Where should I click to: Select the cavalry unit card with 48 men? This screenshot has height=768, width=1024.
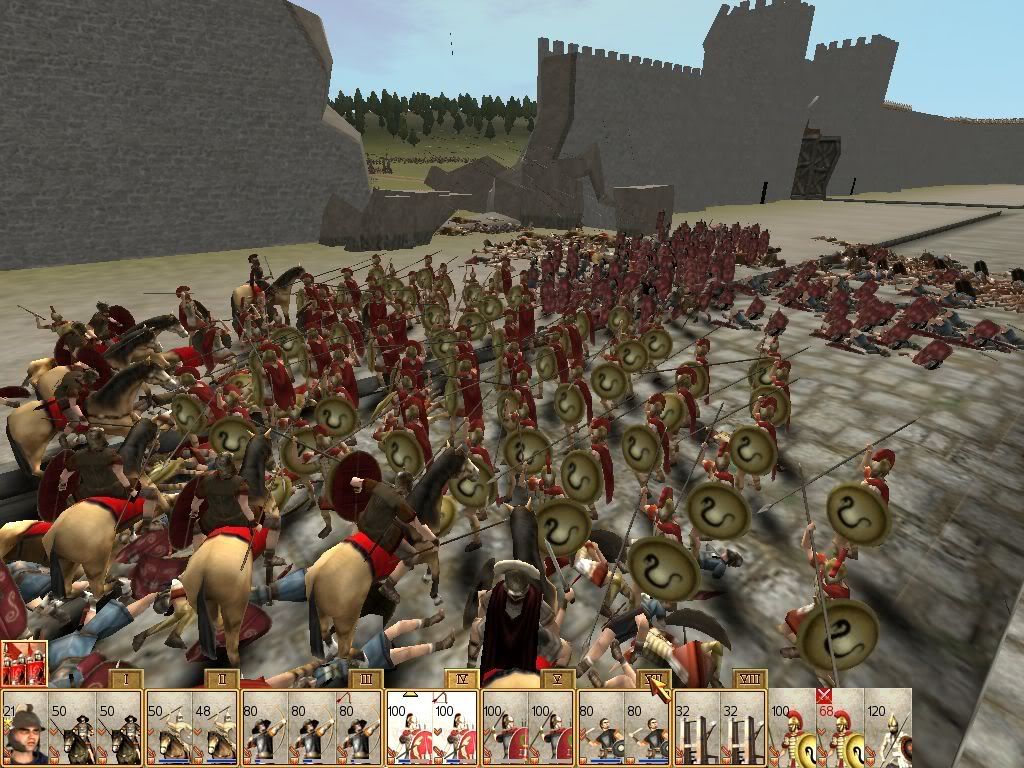(x=217, y=728)
